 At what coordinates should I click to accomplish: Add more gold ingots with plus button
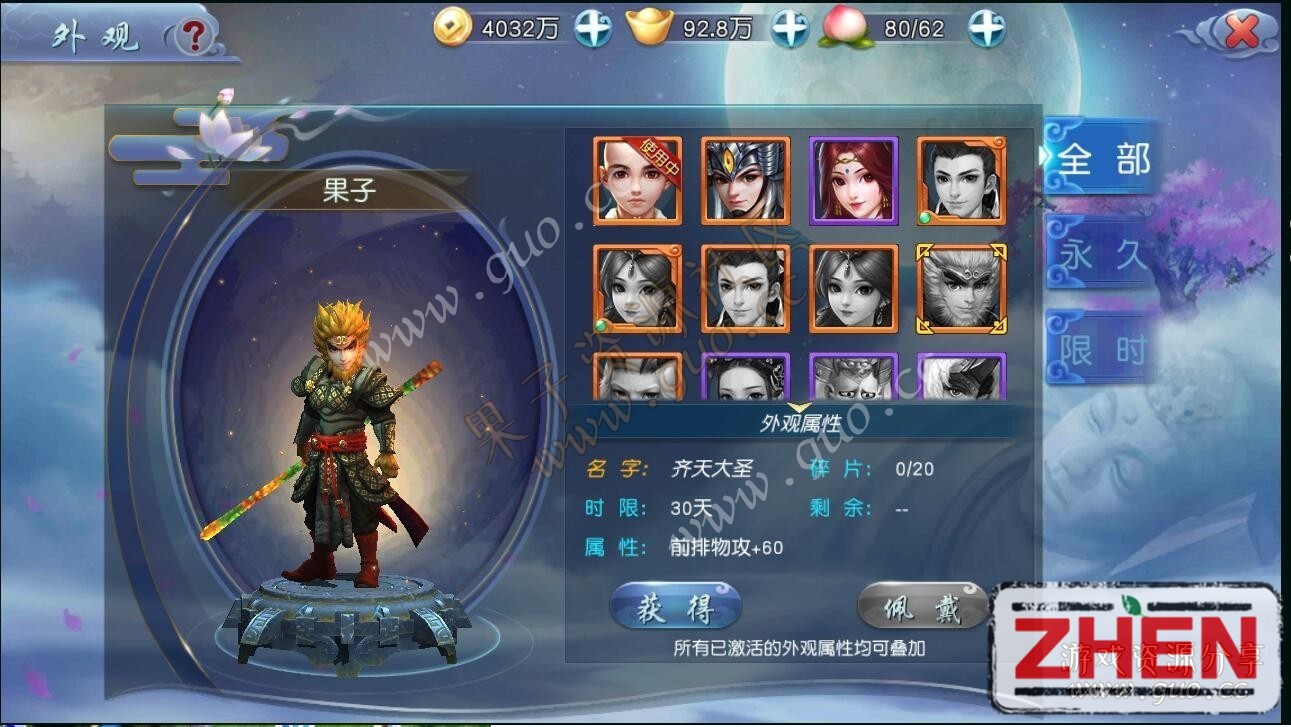[x=790, y=29]
